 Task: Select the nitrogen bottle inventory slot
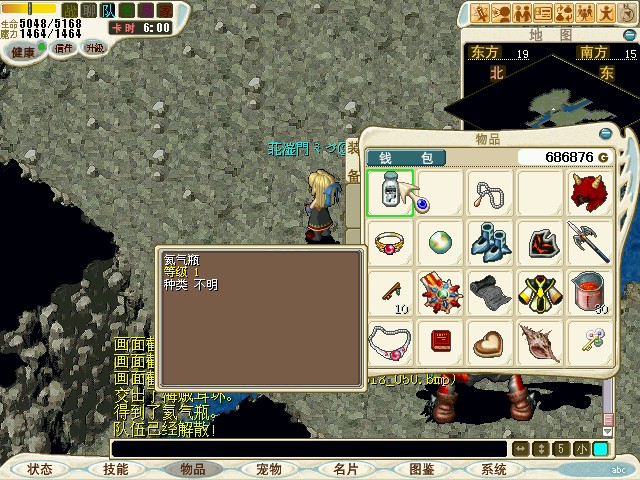tap(389, 192)
